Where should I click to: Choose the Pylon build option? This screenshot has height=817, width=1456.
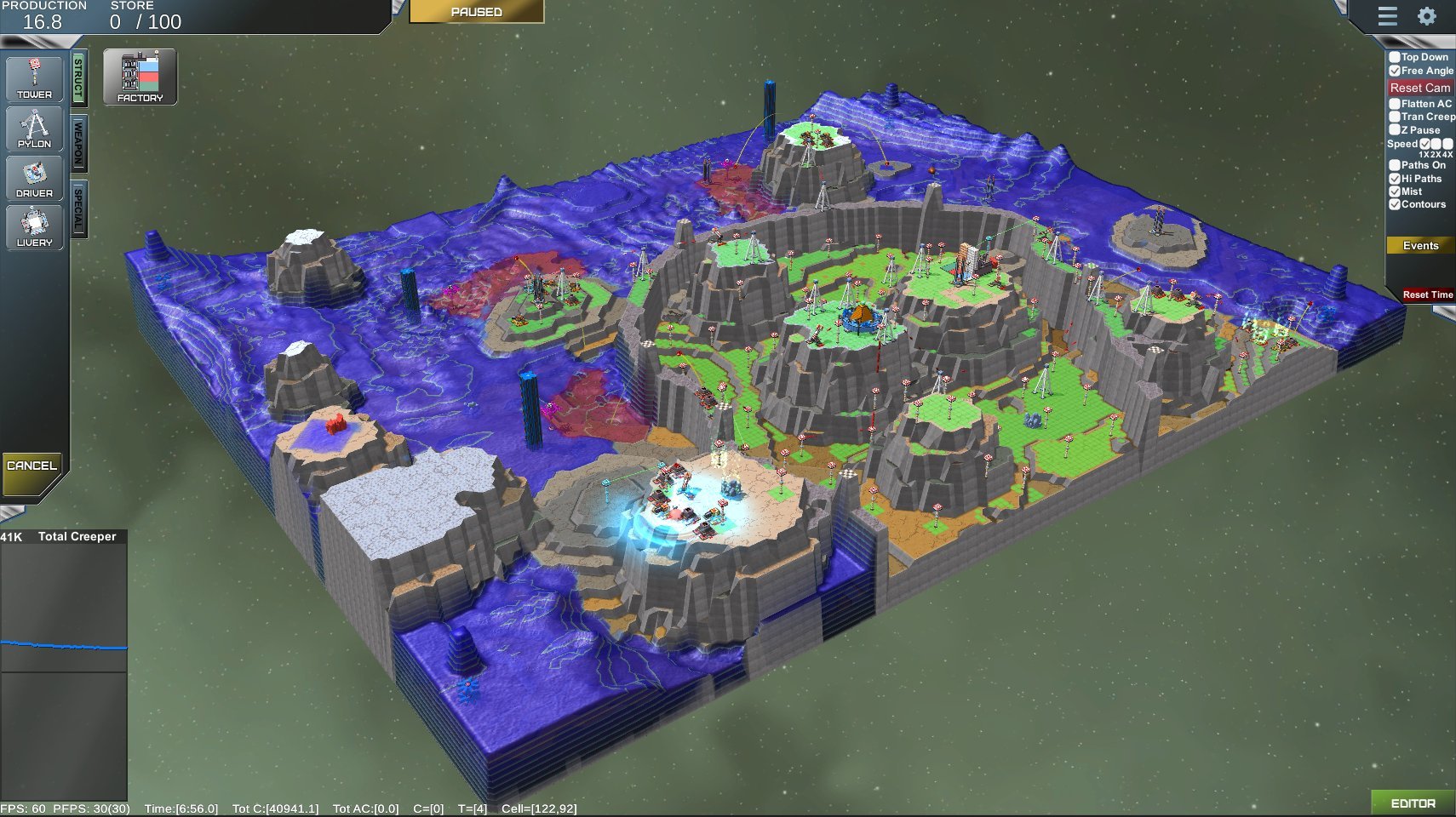pos(34,129)
